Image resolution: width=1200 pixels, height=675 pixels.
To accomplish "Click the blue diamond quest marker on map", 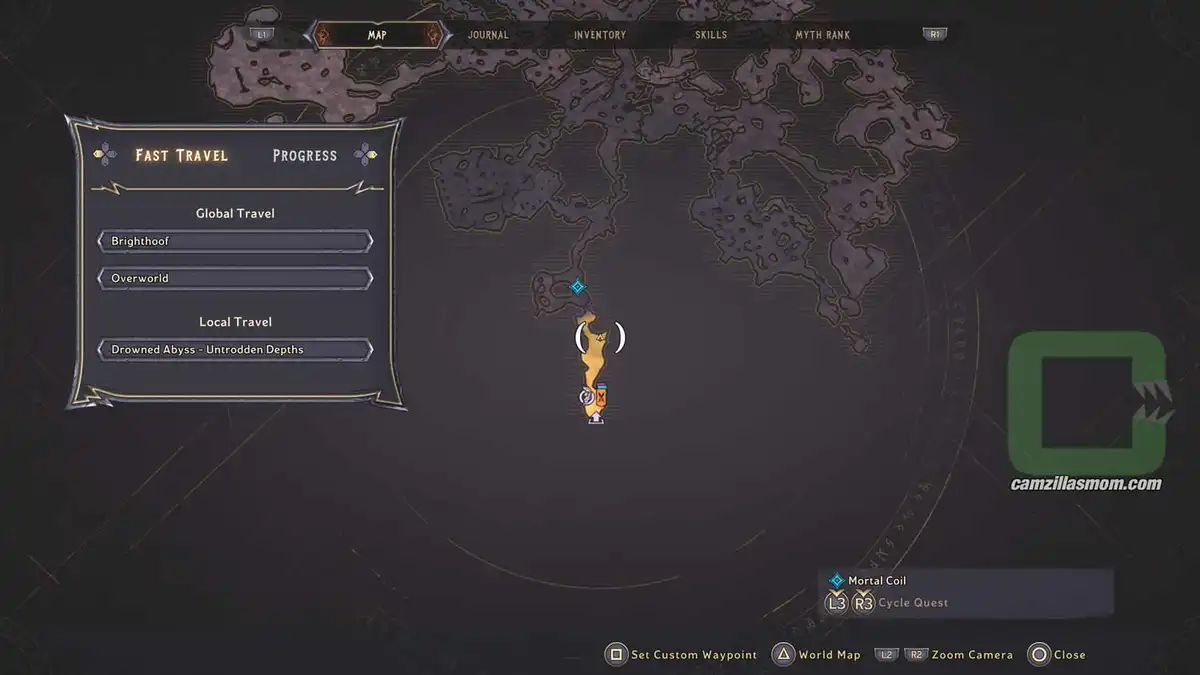I will coord(577,288).
